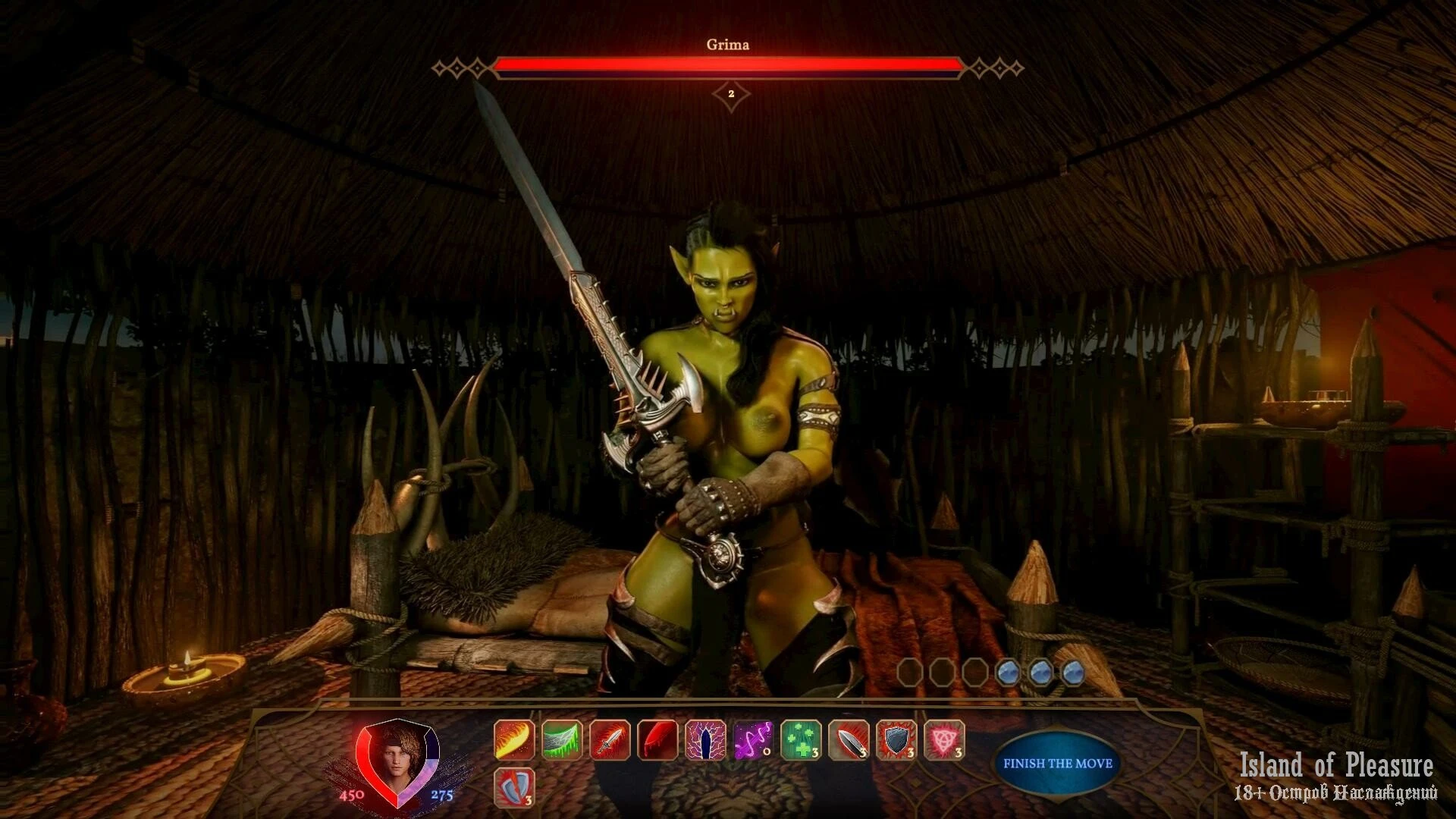
Task: Use the green healing crosses ability
Action: [x=801, y=740]
